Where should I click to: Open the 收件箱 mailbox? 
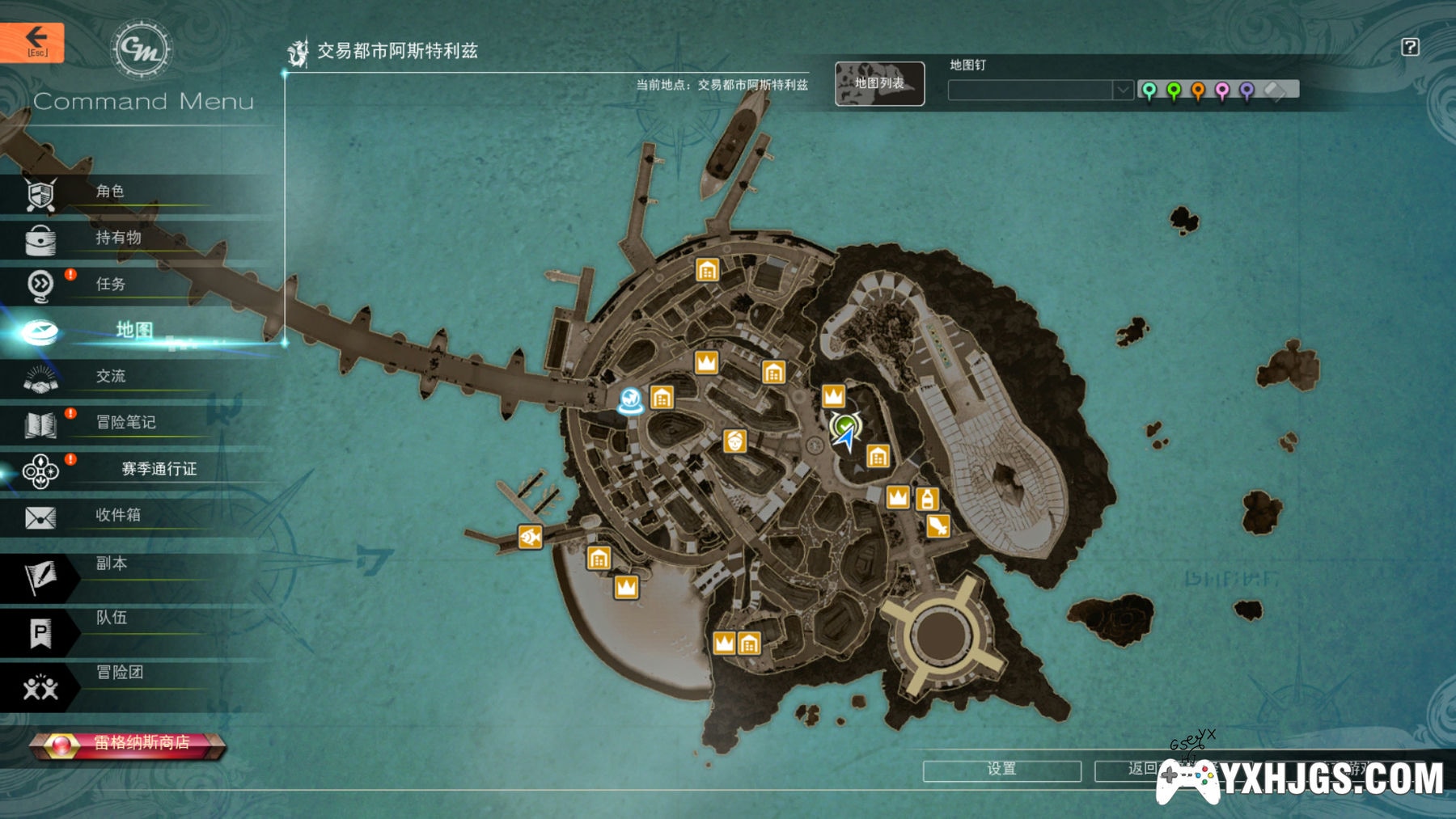click(118, 515)
